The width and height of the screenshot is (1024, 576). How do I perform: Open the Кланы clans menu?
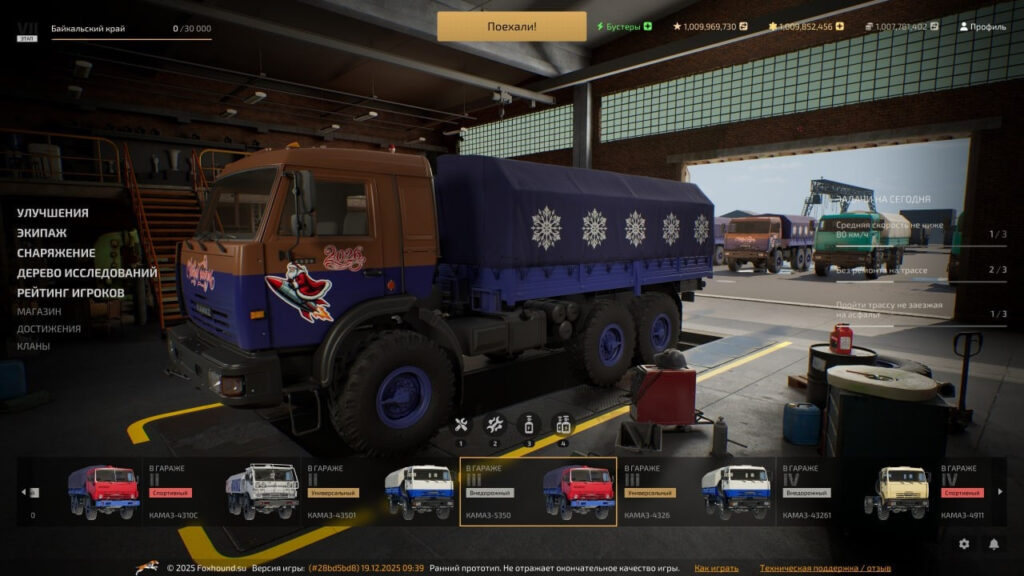(33, 346)
